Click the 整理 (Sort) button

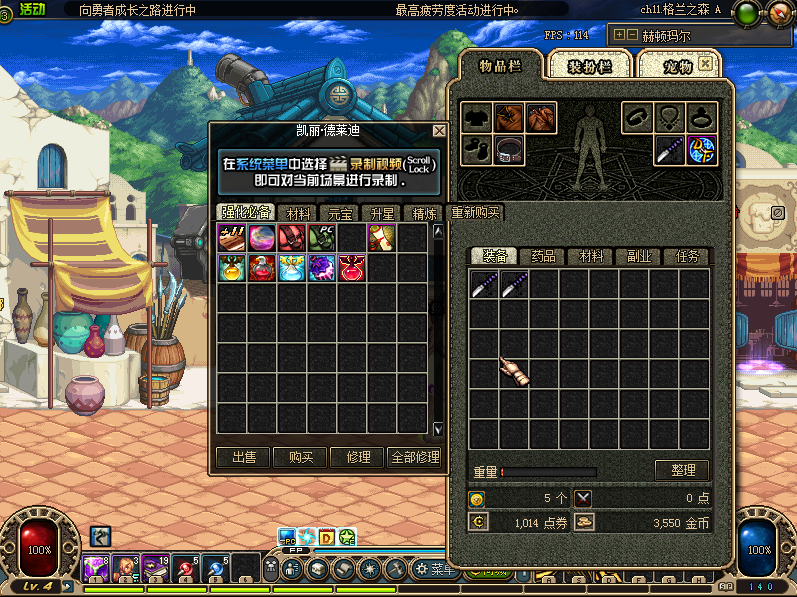pyautogui.click(x=682, y=470)
